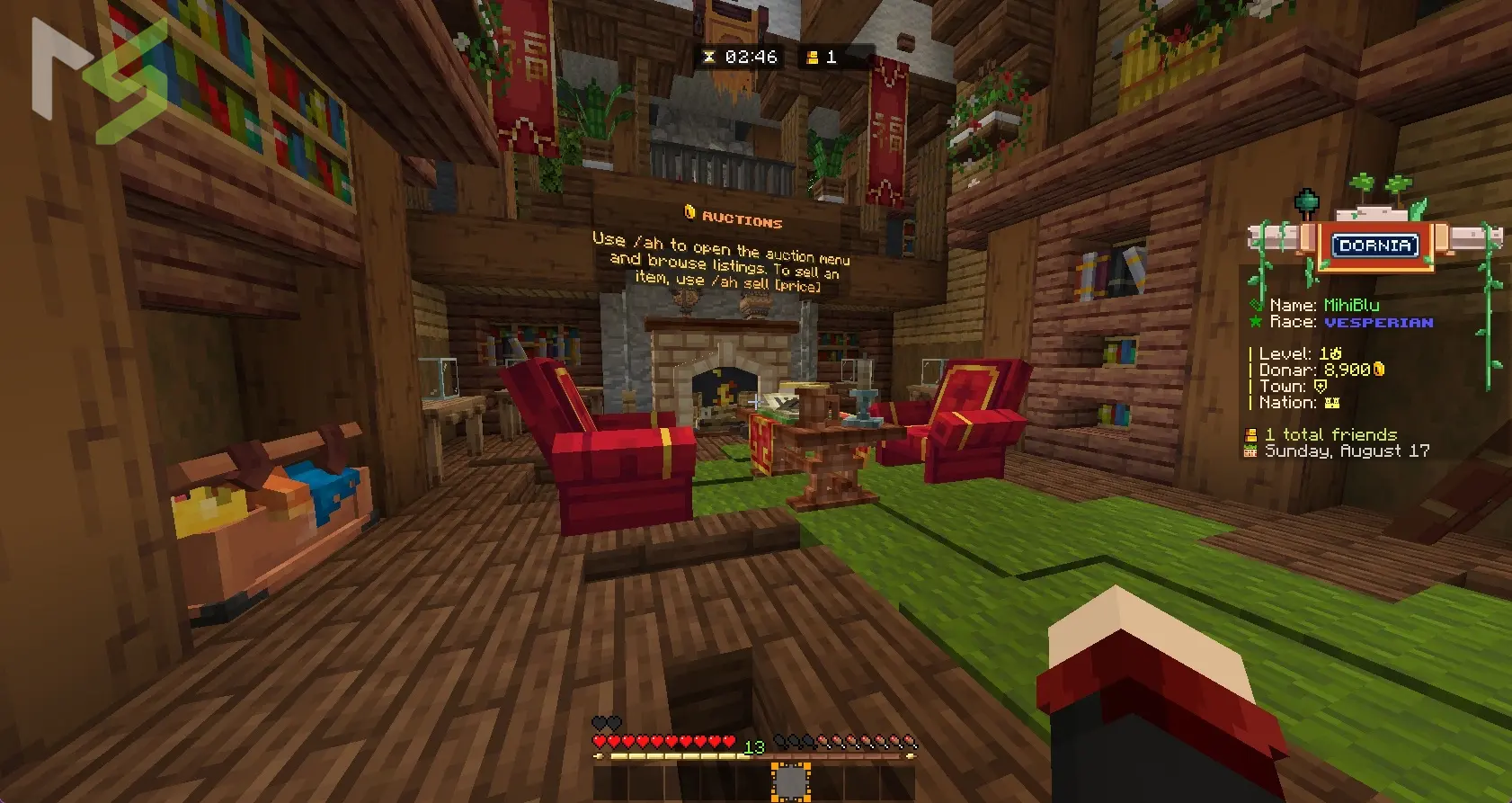Click the name tag icon beside Name

click(1257, 305)
